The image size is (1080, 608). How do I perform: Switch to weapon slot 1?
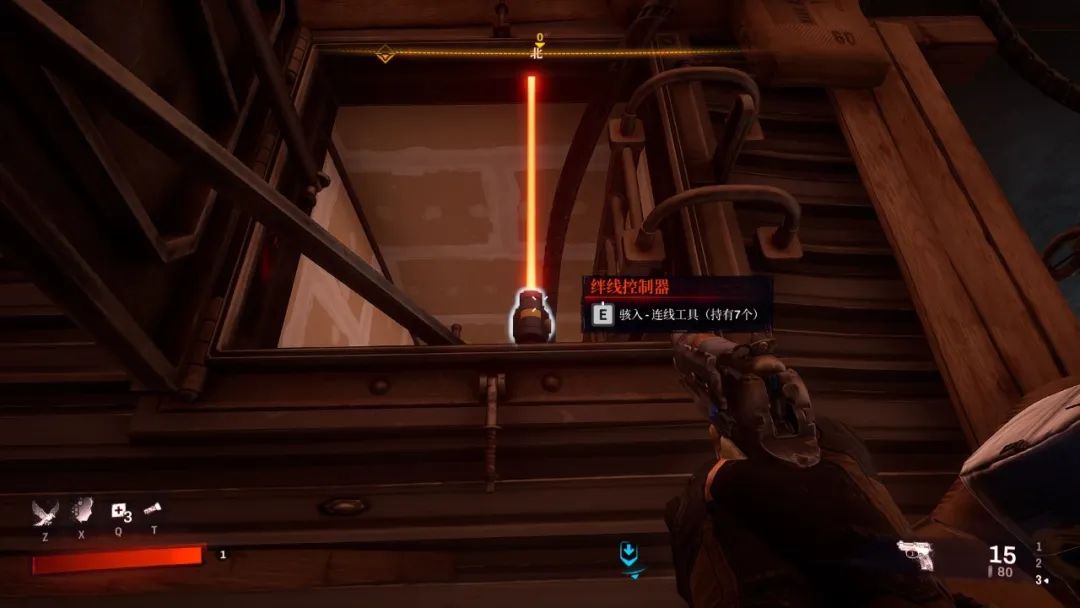[1039, 547]
